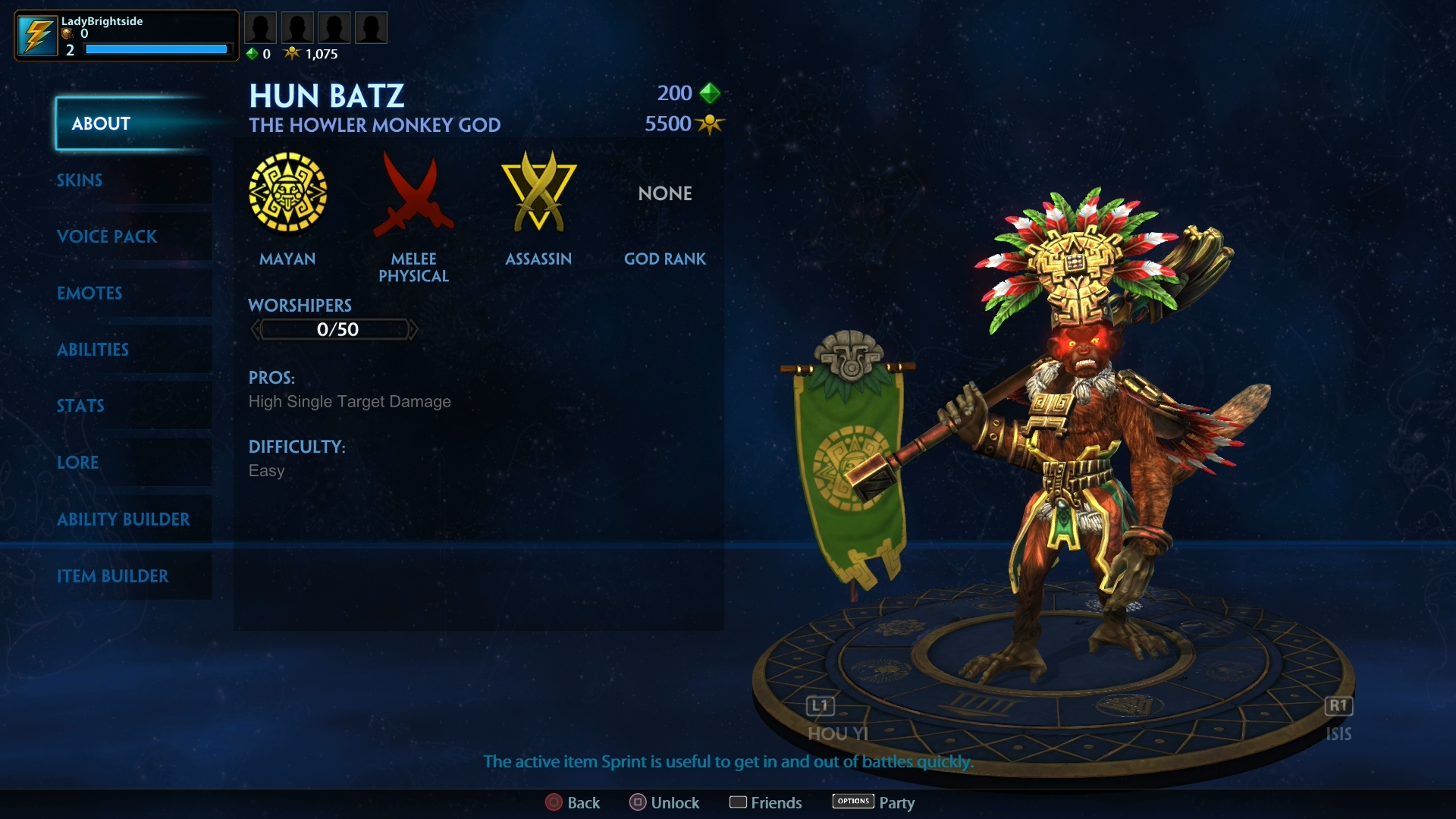Click the green gem balance icon
Viewport: 1456px width, 819px height.
[x=253, y=54]
